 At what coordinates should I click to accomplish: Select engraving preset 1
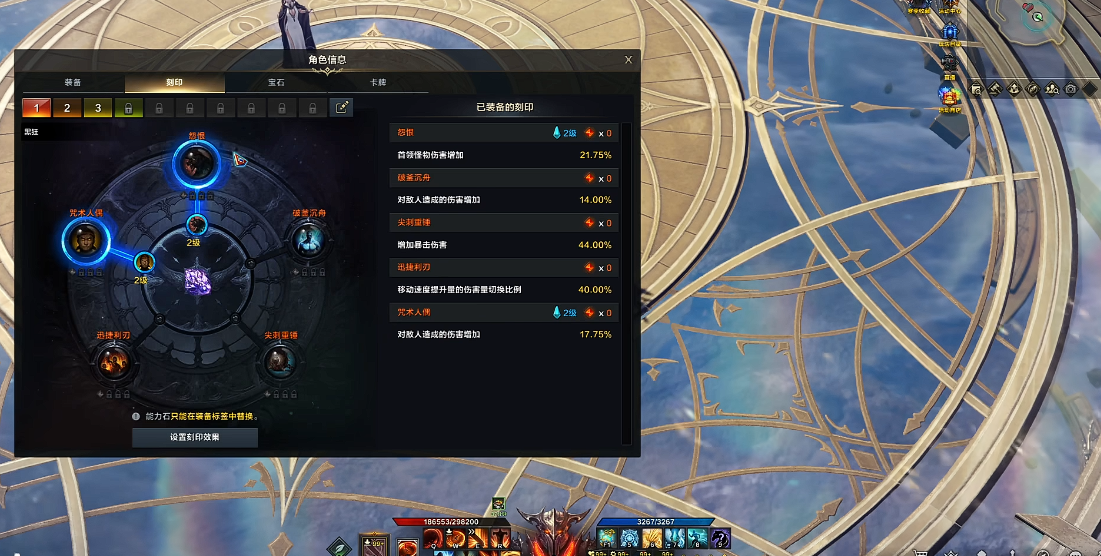tap(36, 107)
